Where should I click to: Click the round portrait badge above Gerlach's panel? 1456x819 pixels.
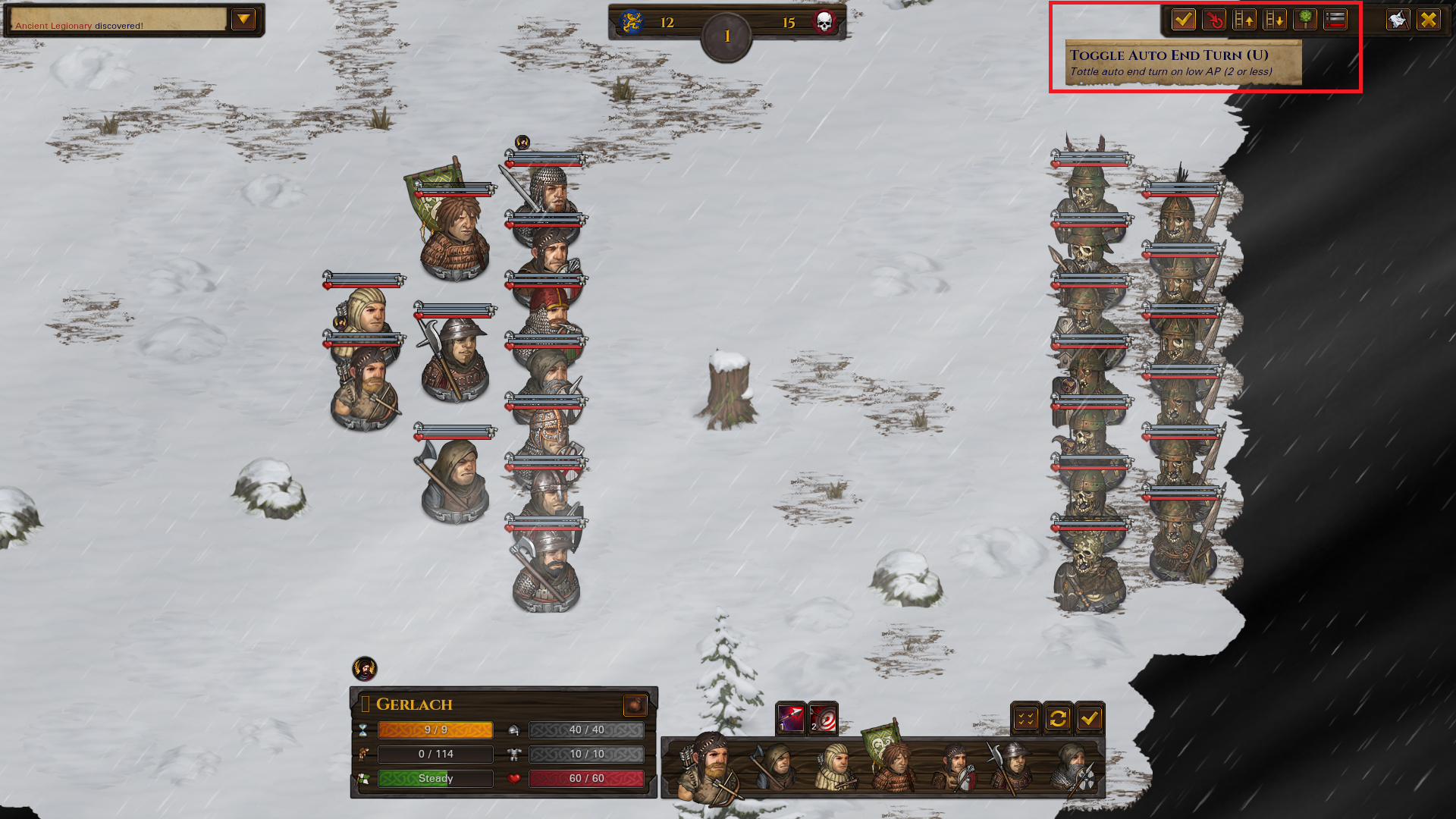pyautogui.click(x=365, y=669)
